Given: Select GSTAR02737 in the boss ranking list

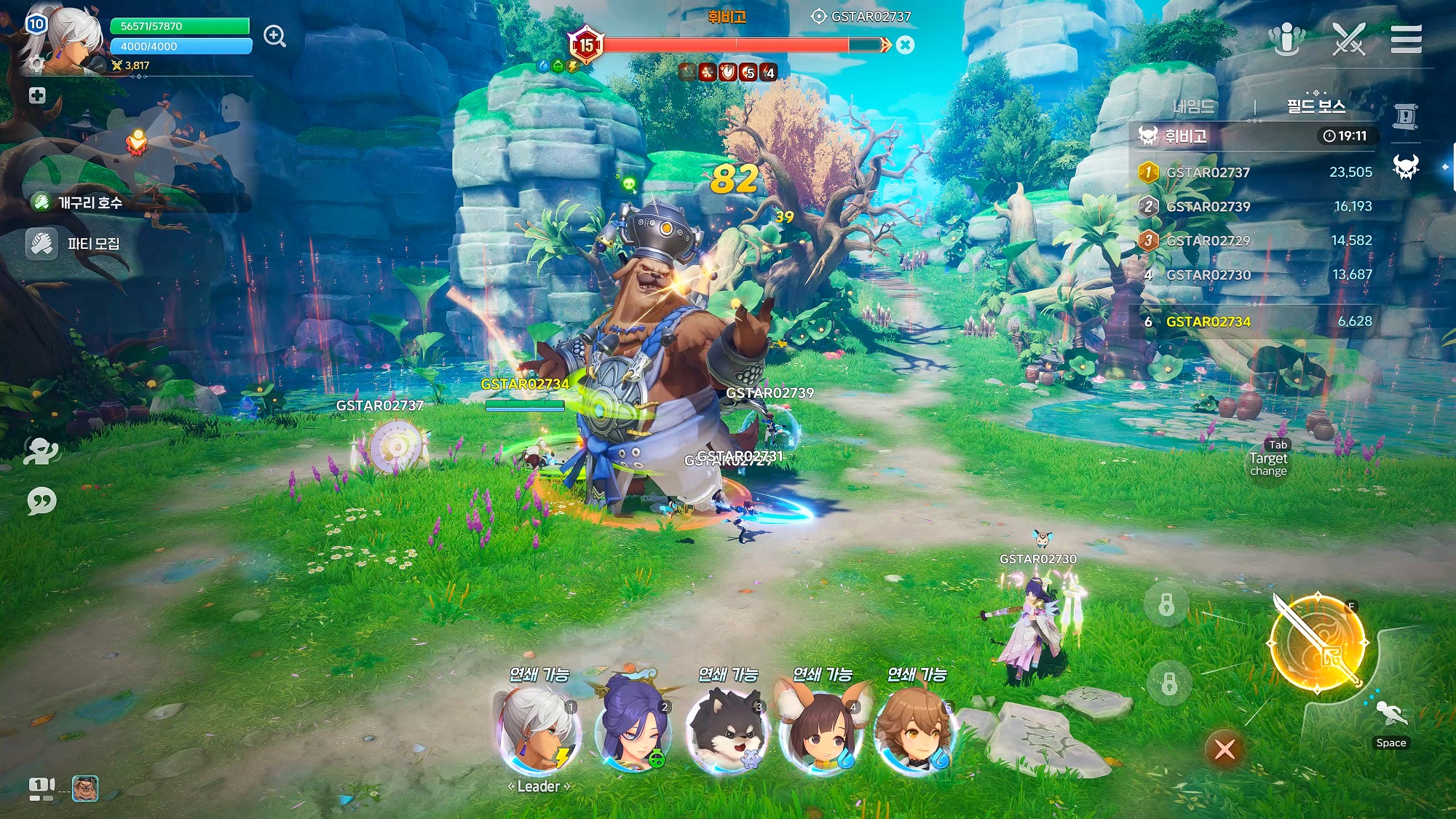Looking at the screenshot, I should [1208, 173].
